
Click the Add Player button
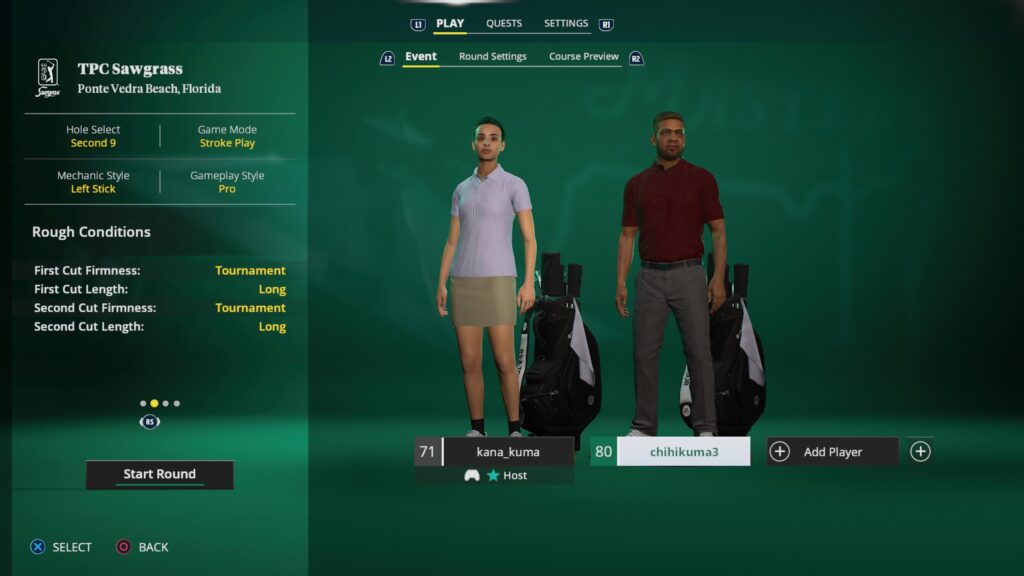coord(832,452)
